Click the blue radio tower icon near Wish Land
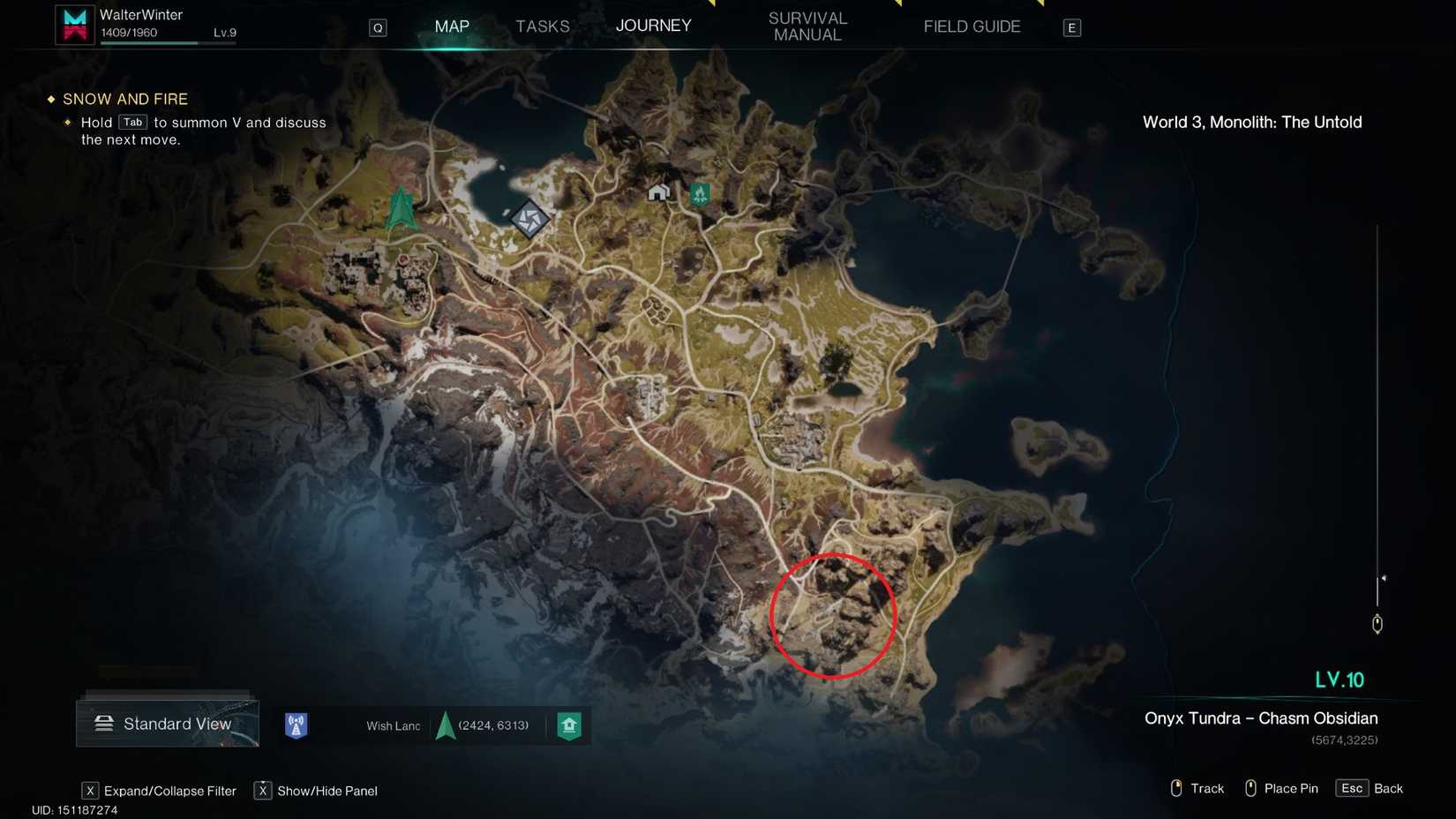 click(x=296, y=725)
